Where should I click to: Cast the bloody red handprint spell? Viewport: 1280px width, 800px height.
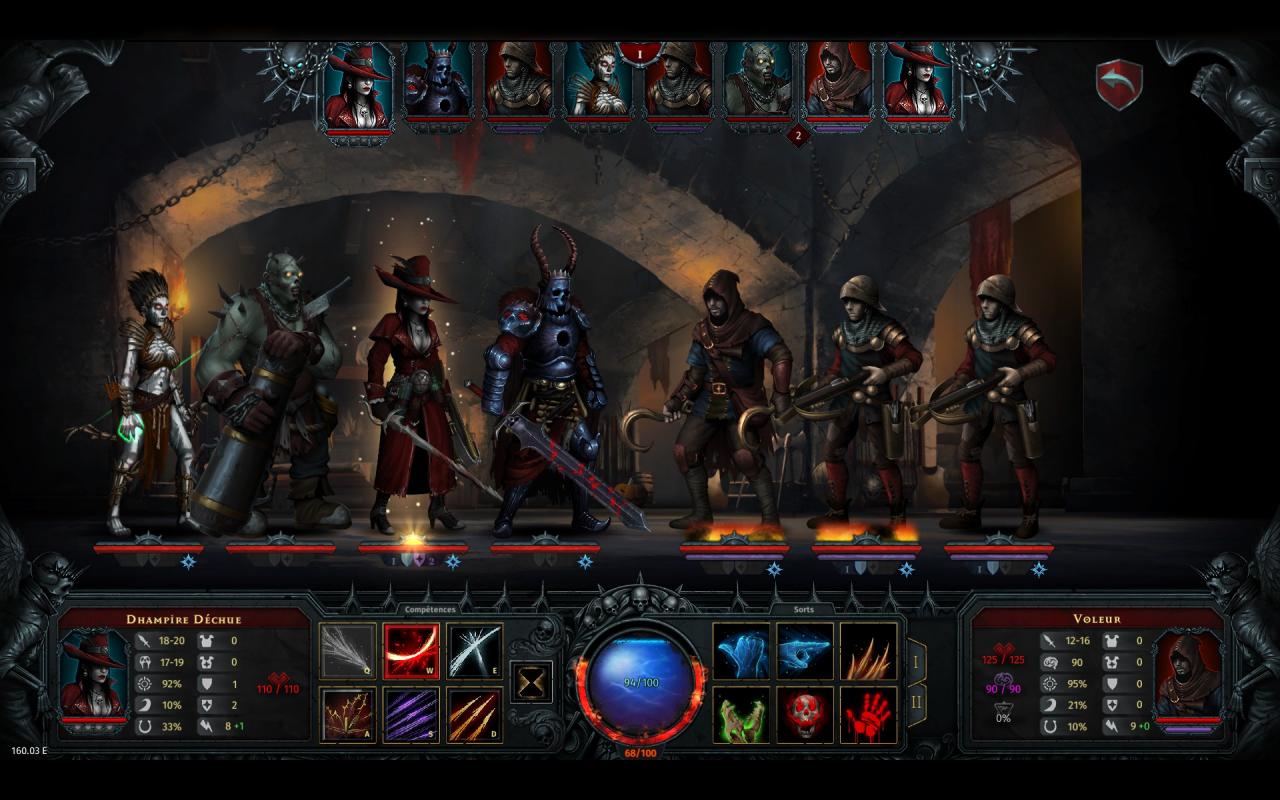[868, 715]
